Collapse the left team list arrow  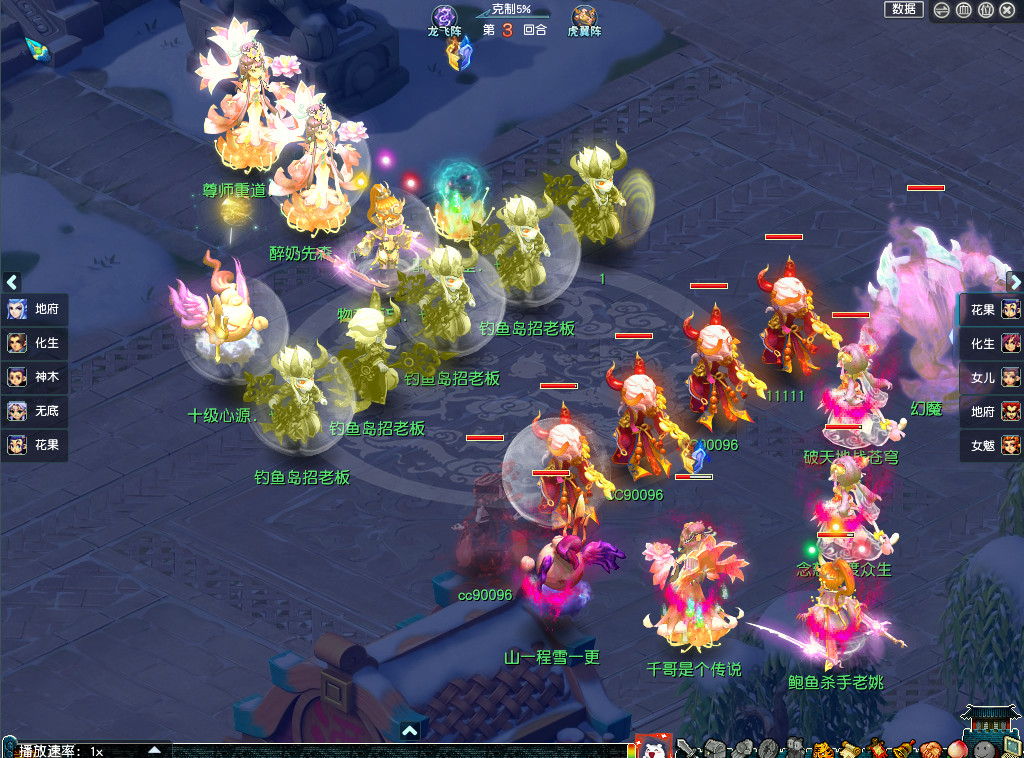12,282
